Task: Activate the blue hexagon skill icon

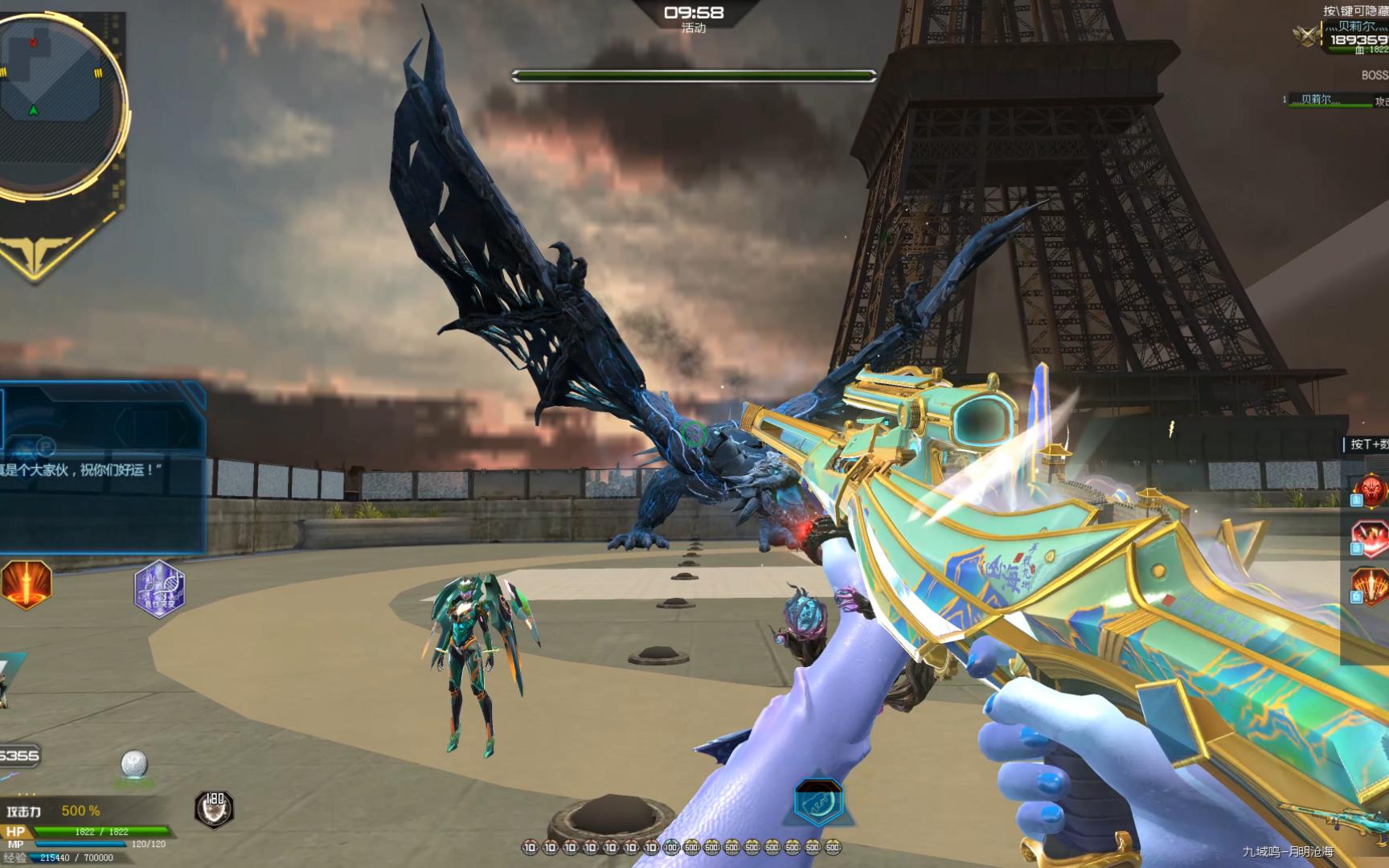Action: click(818, 801)
